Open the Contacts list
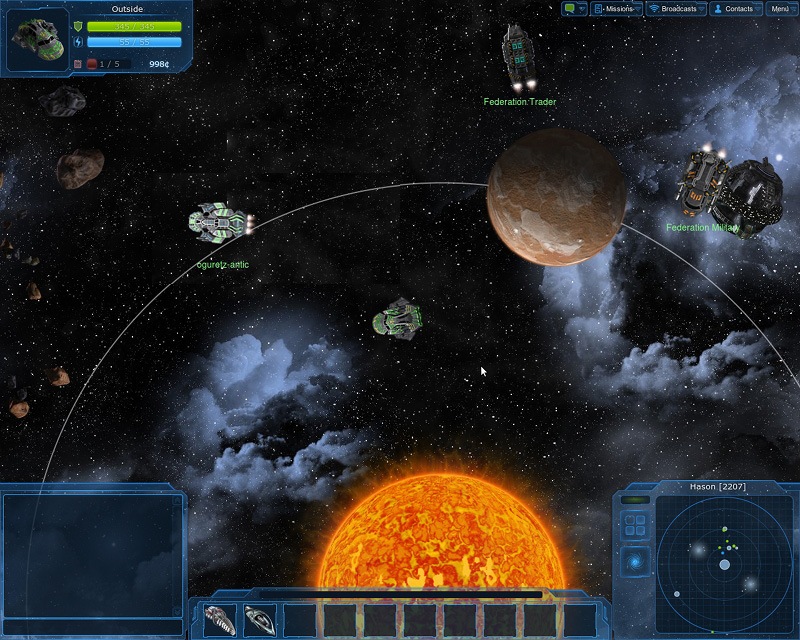The image size is (800, 640). tap(736, 9)
